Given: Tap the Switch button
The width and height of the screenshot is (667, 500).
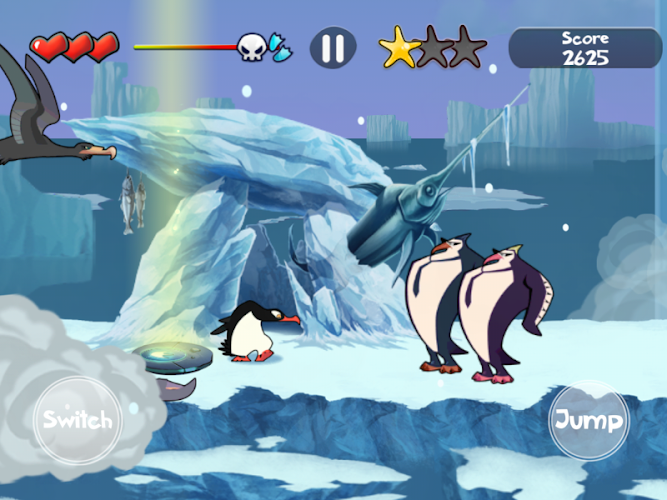Looking at the screenshot, I should 75,418.
